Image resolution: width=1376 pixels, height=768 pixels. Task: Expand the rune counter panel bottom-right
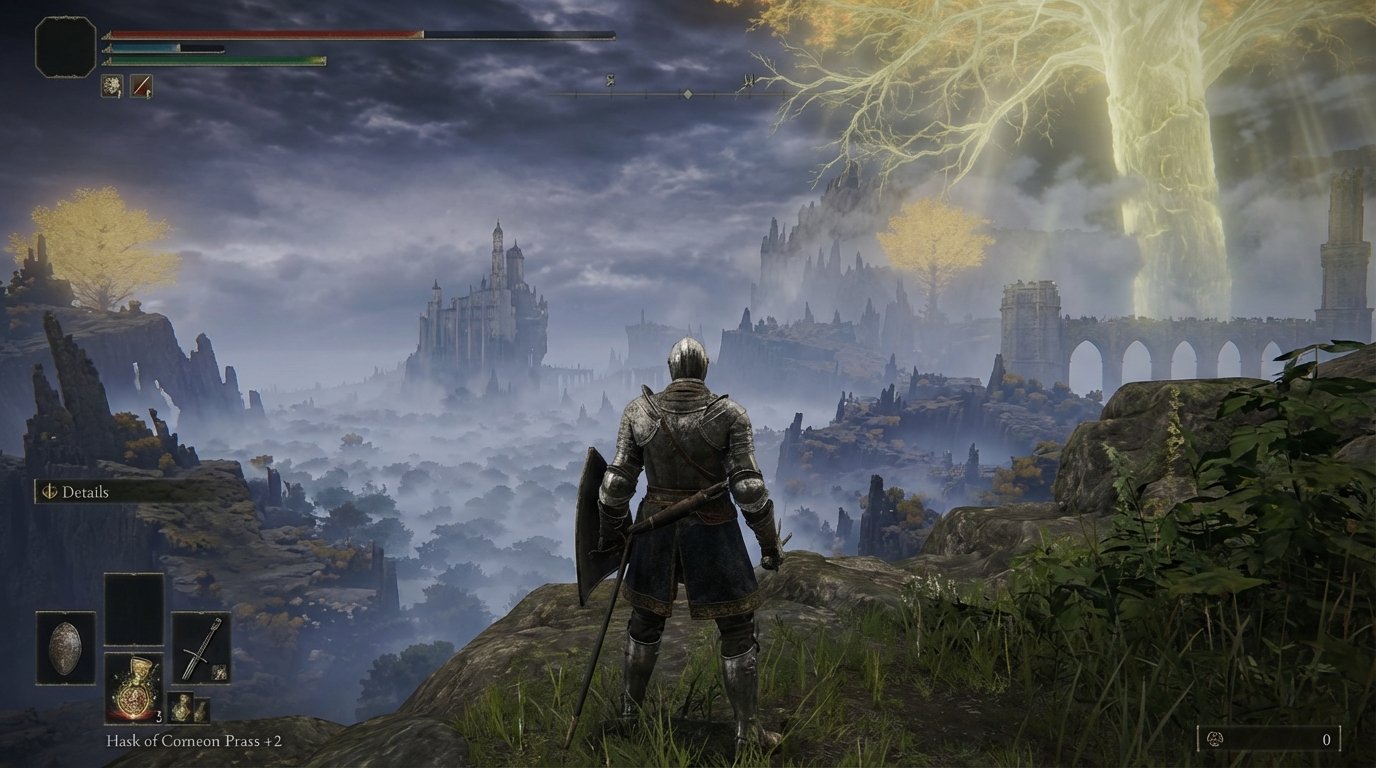[1268, 738]
